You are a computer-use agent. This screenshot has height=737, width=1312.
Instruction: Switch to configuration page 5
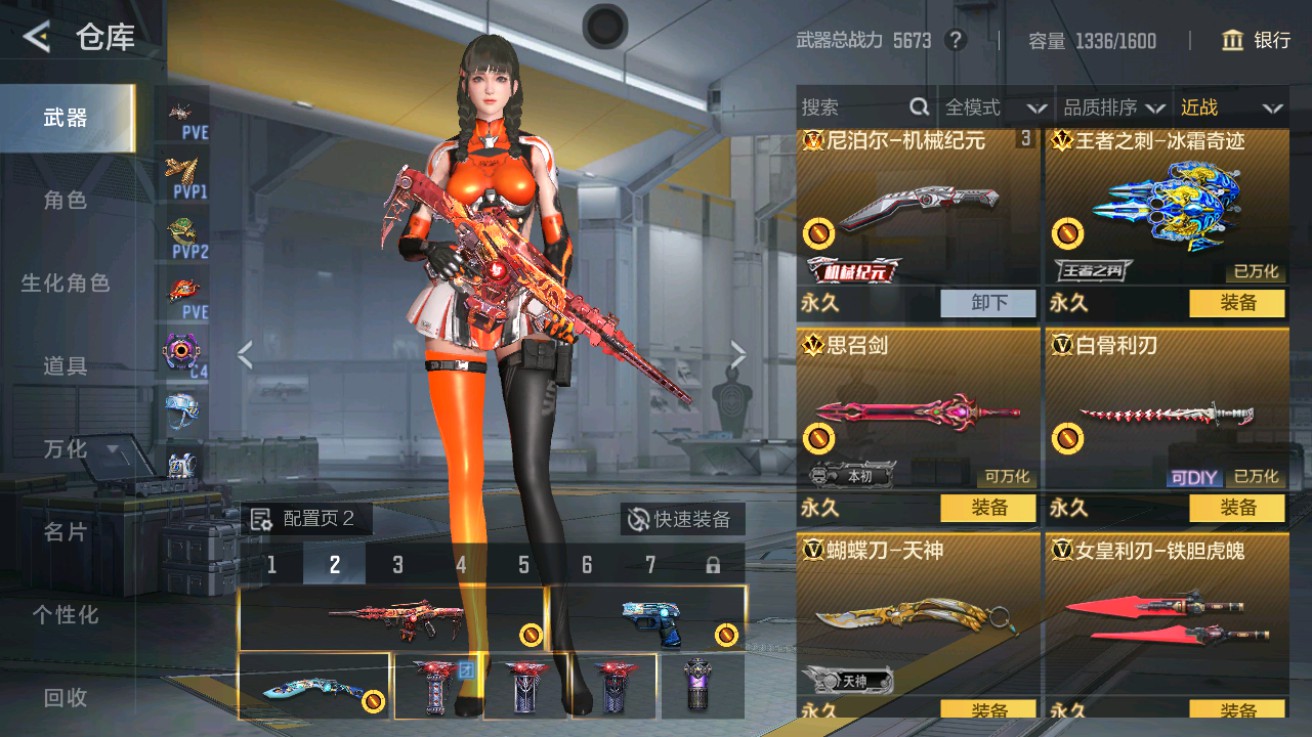click(523, 565)
